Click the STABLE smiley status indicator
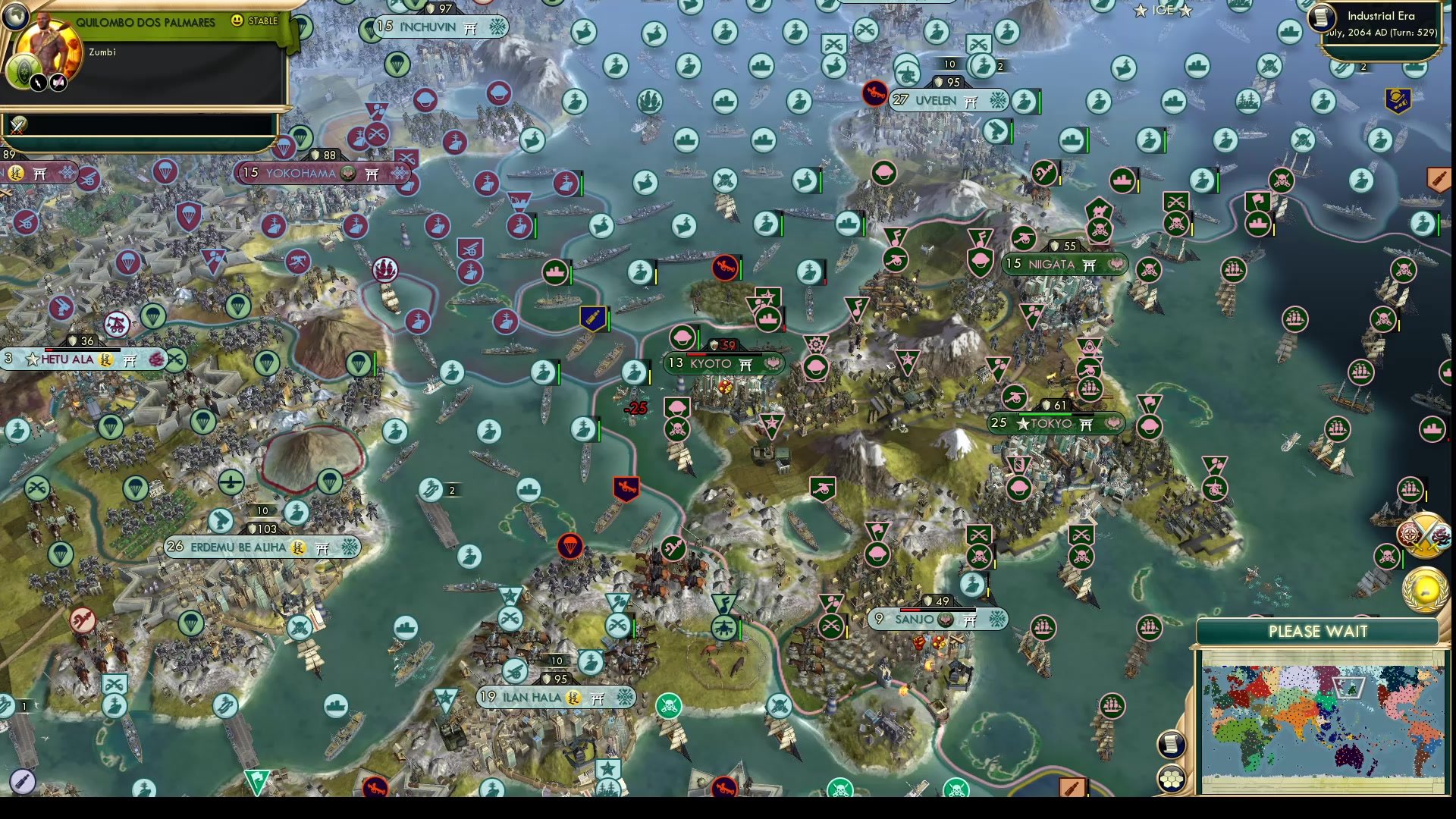 pos(239,21)
